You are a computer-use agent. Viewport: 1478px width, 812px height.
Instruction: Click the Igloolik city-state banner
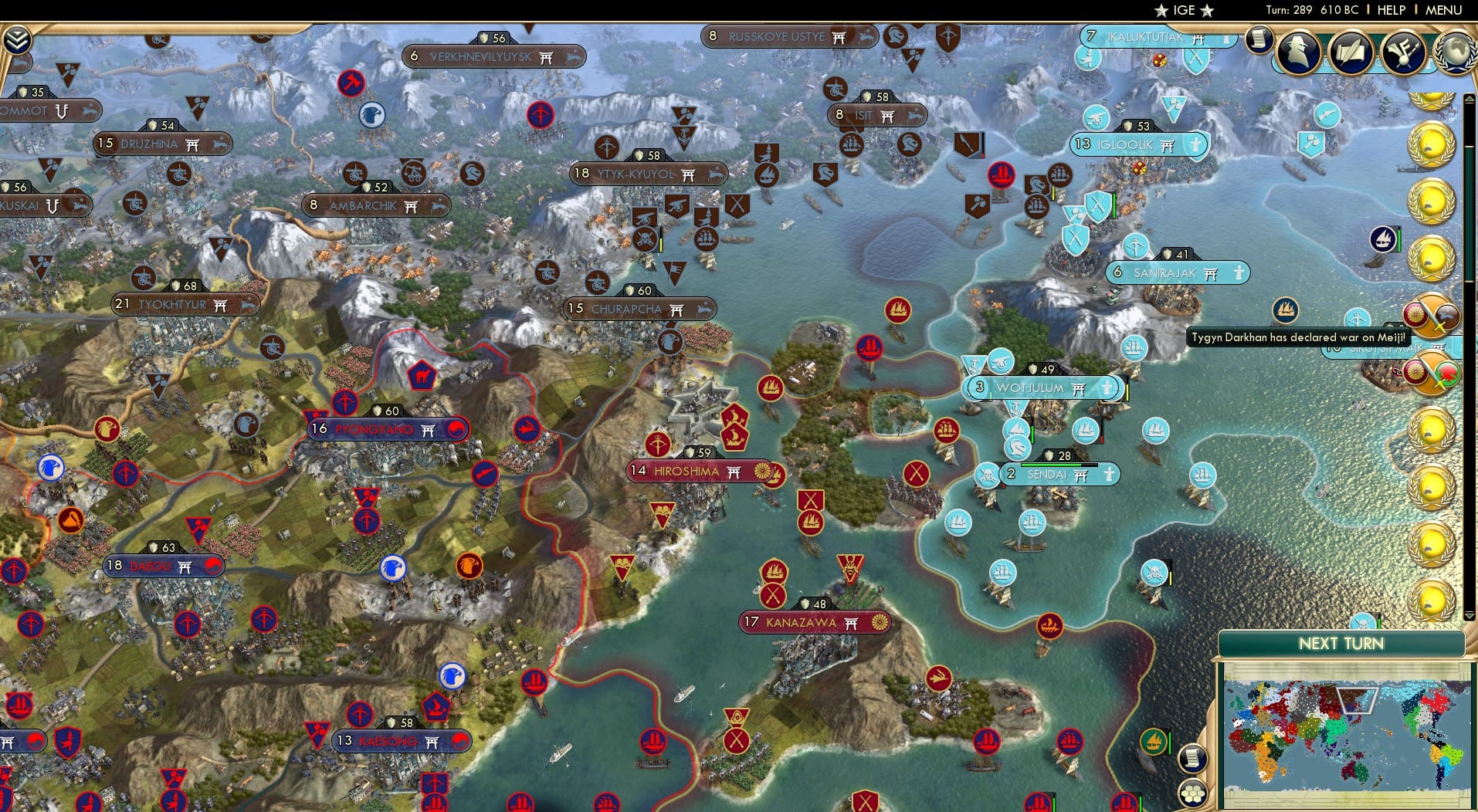1138,144
